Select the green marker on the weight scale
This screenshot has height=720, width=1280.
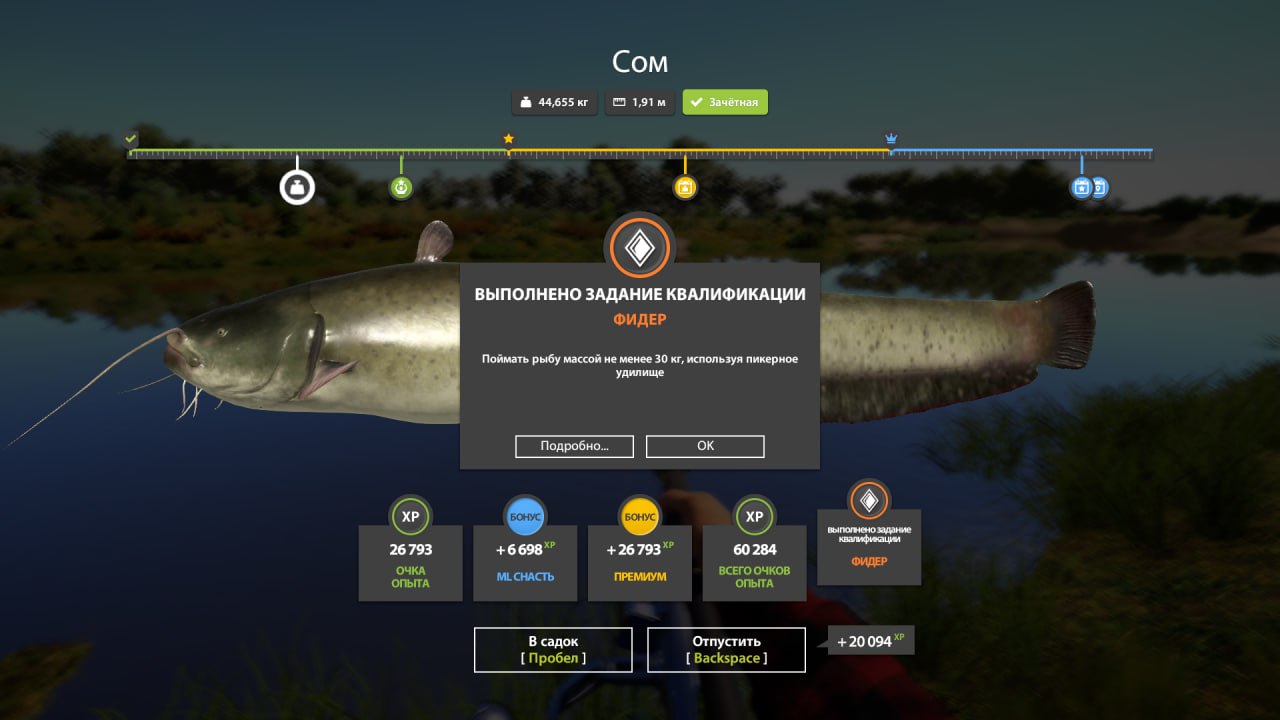click(x=401, y=187)
